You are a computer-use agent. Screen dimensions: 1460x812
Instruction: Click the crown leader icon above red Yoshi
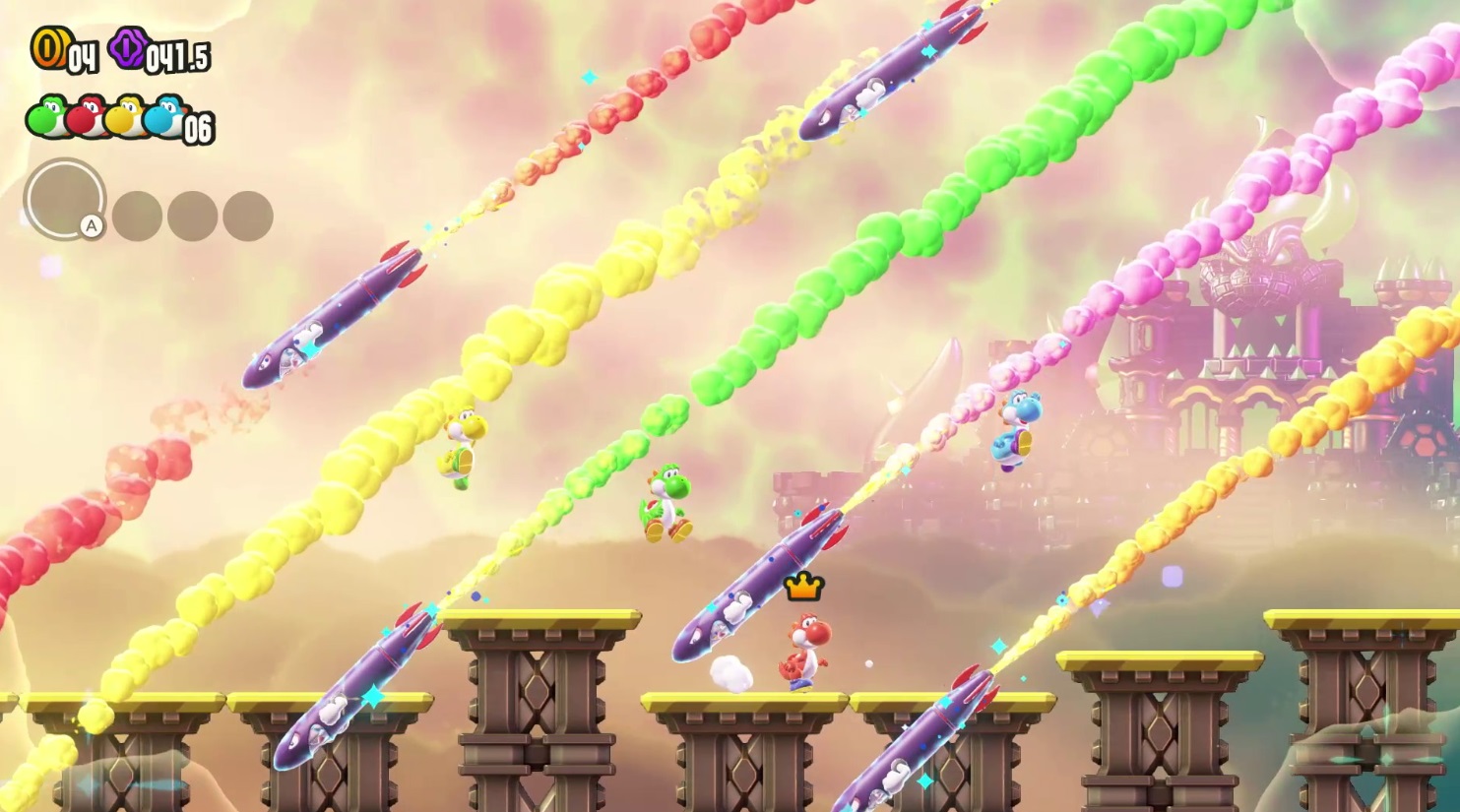point(802,589)
